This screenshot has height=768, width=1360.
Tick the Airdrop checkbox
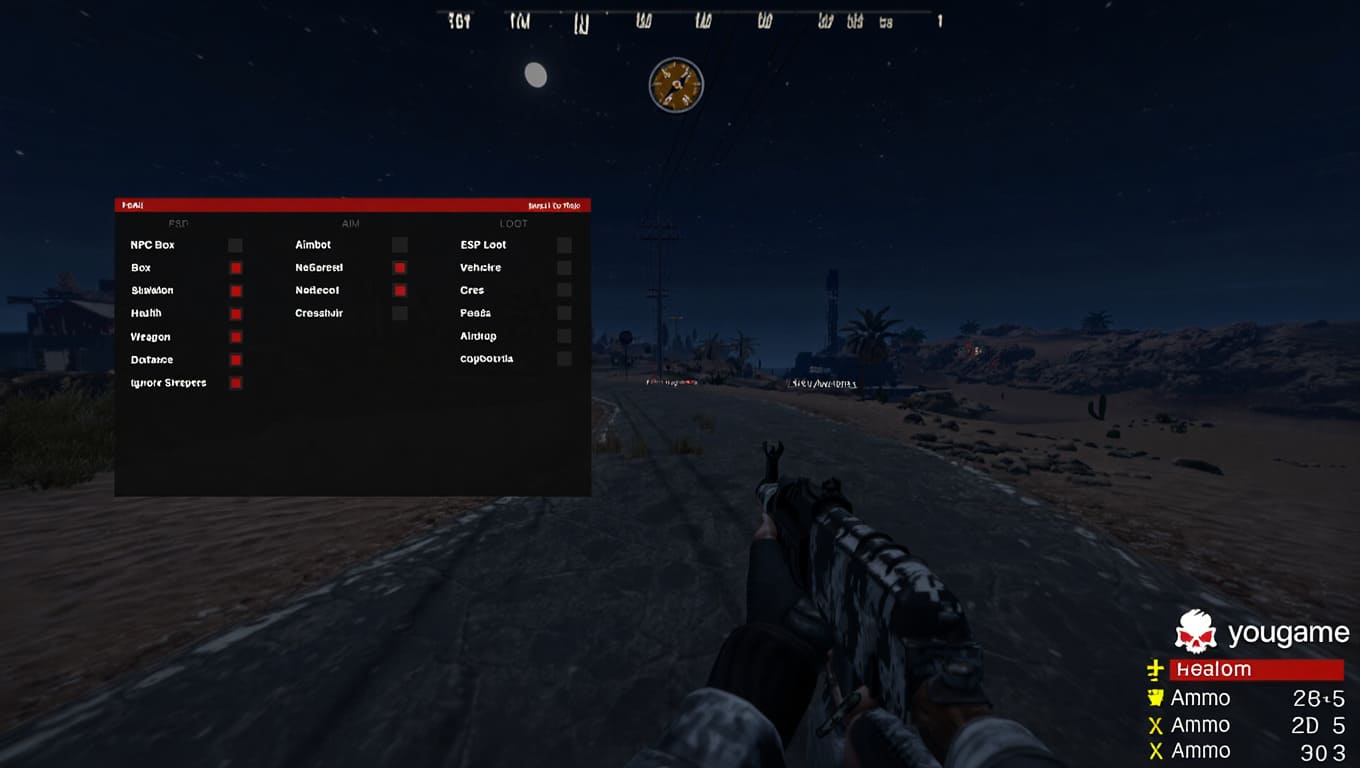564,337
